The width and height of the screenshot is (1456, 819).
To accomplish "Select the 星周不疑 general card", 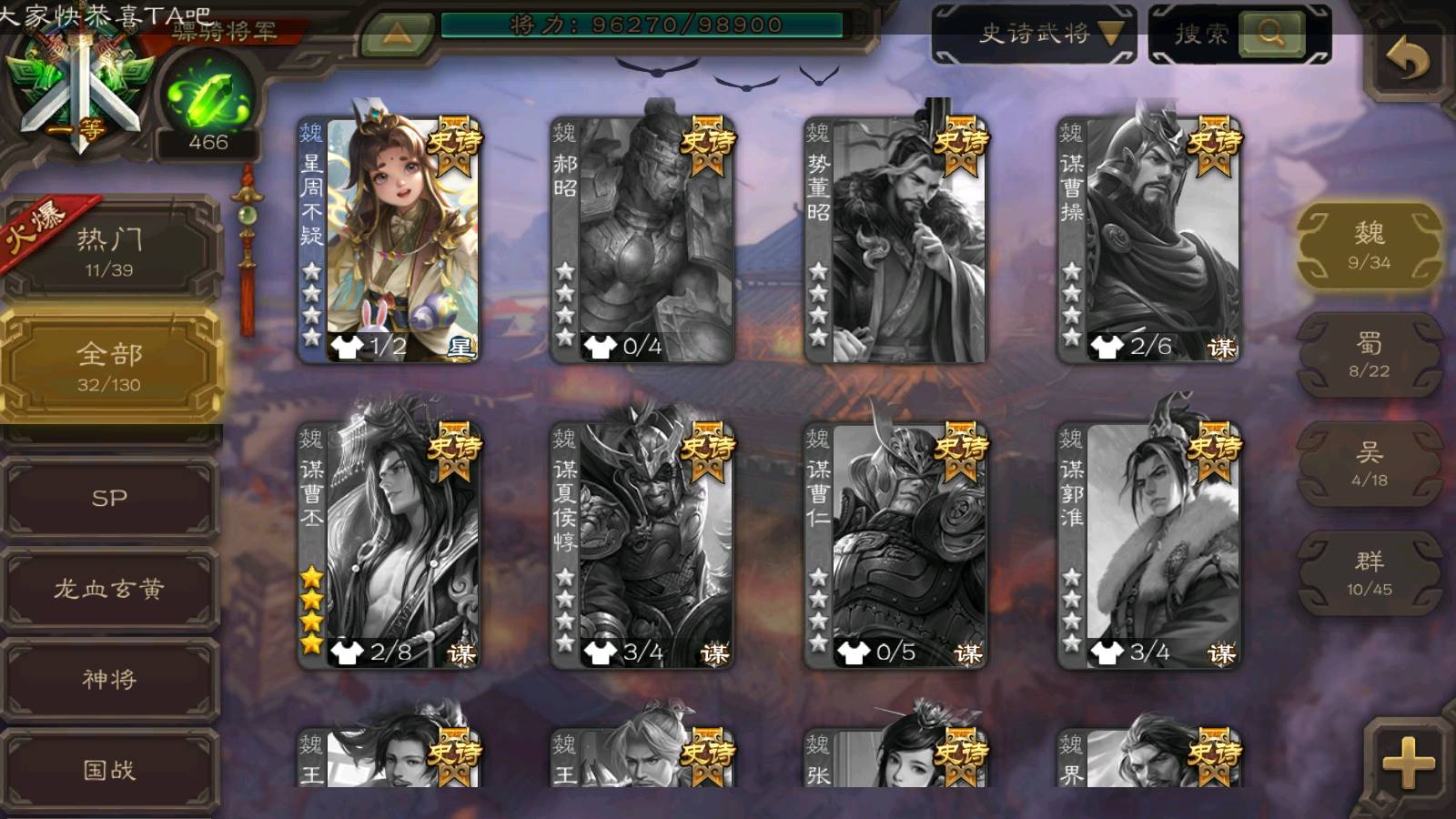I will [x=389, y=239].
